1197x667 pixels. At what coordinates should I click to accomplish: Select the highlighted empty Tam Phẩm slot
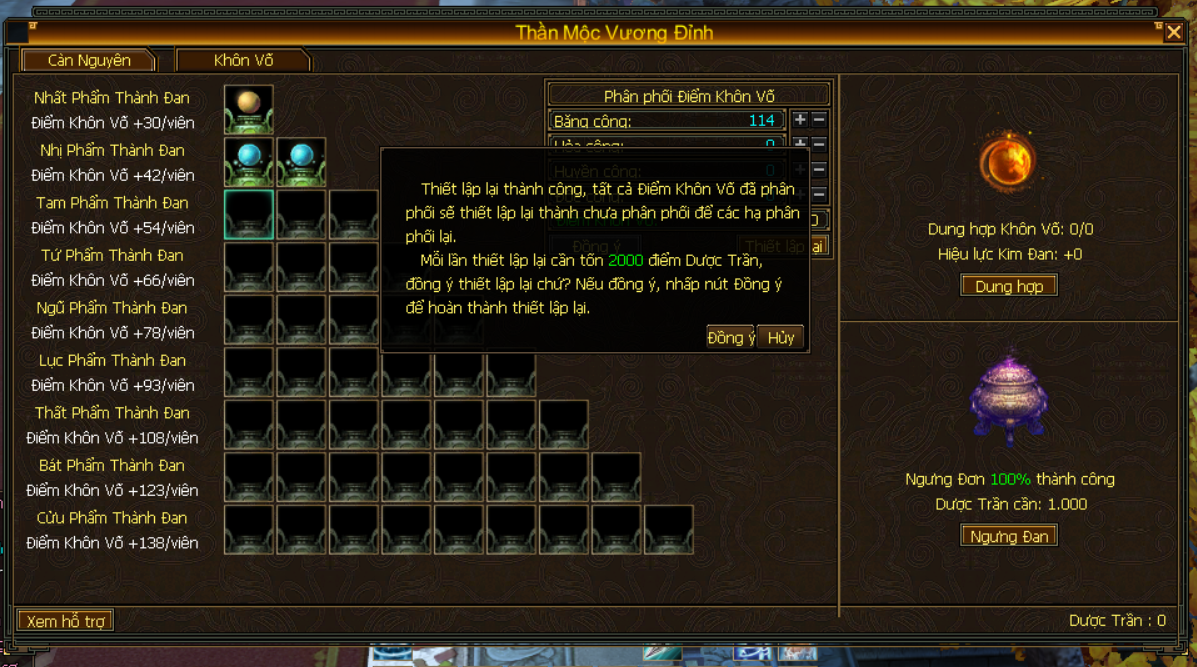[x=249, y=214]
